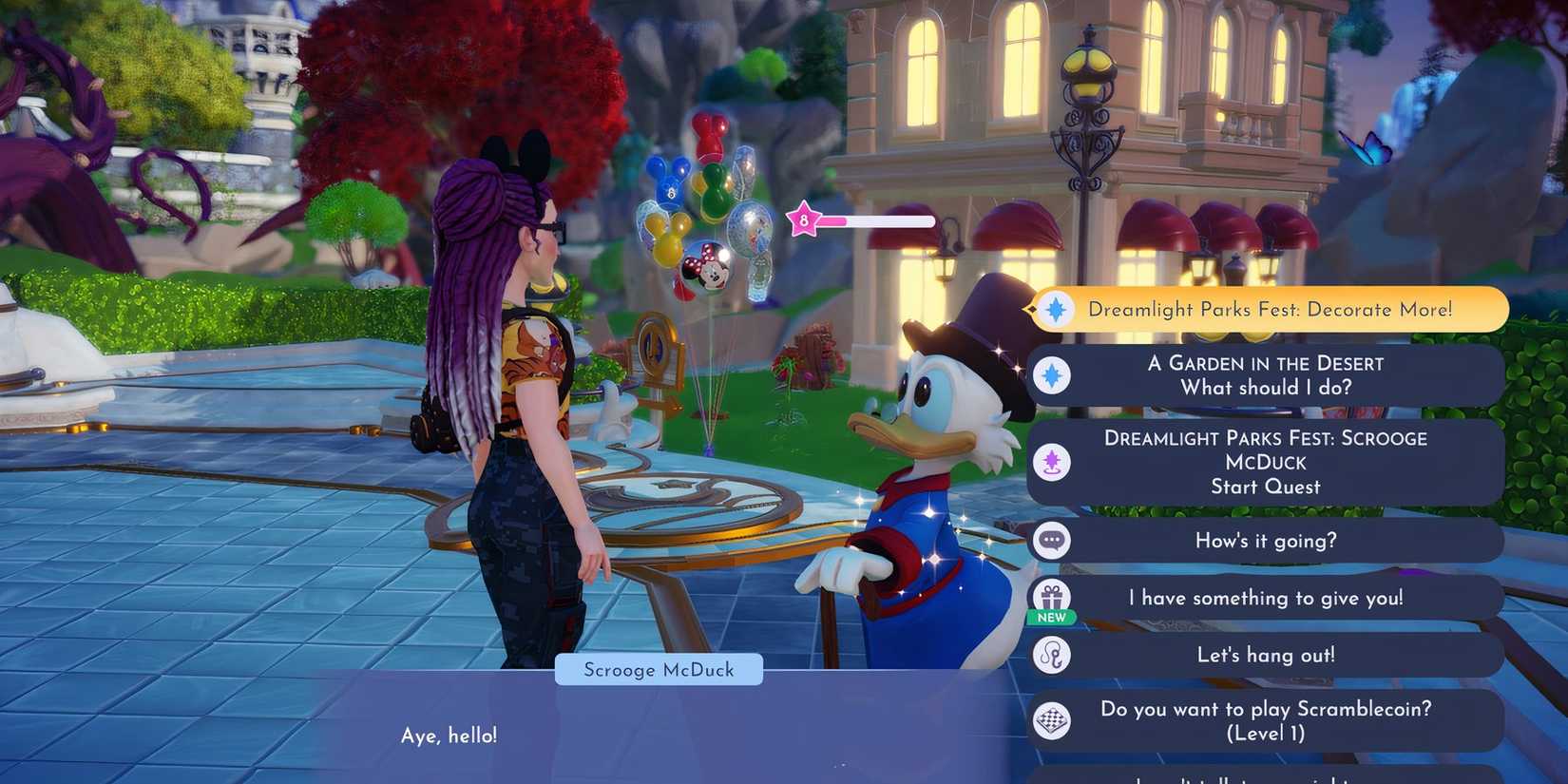Select the A Garden in the Desert option
The width and height of the screenshot is (1568, 784).
[1267, 374]
